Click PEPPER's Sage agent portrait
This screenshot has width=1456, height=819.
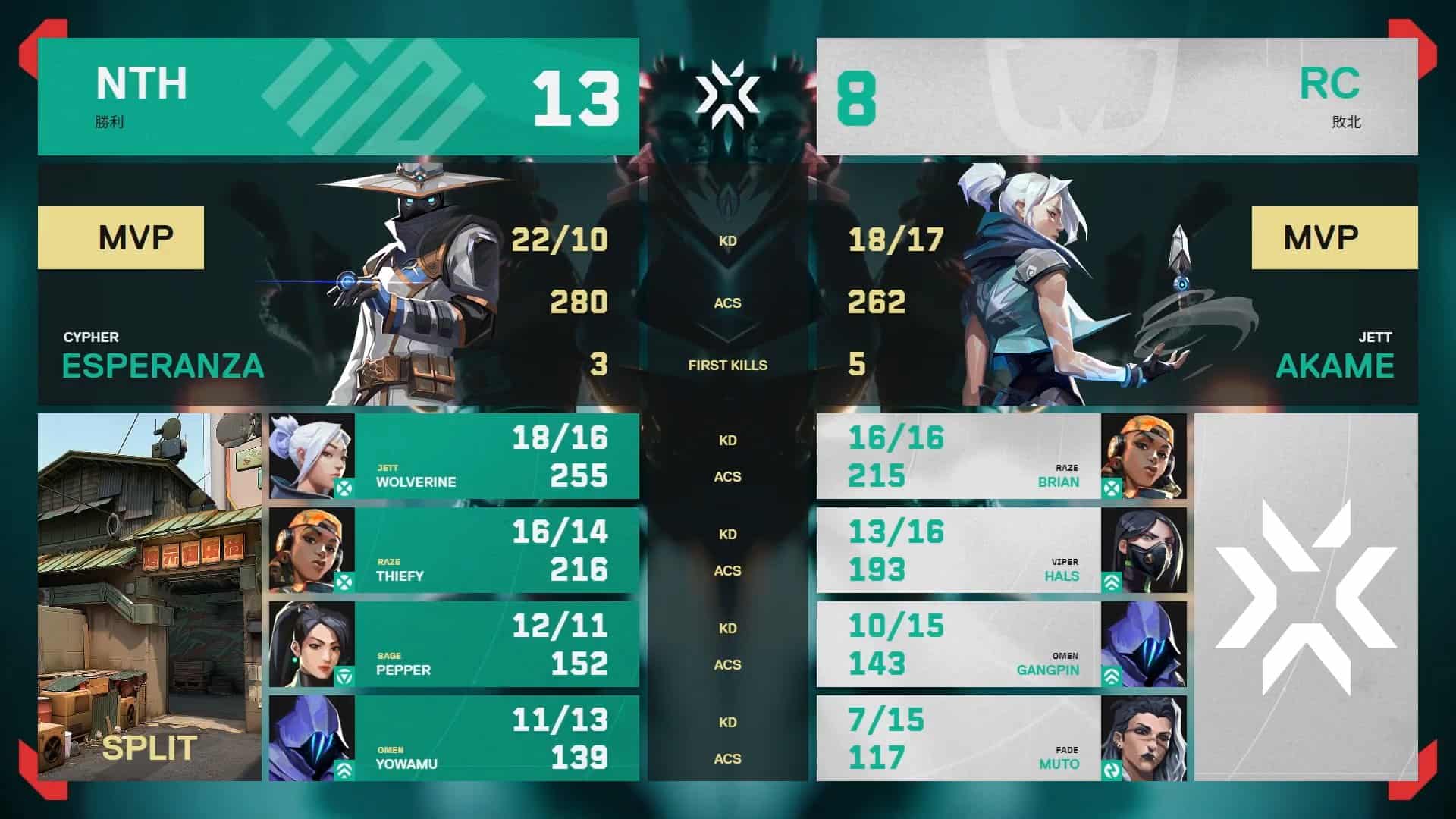(x=312, y=645)
